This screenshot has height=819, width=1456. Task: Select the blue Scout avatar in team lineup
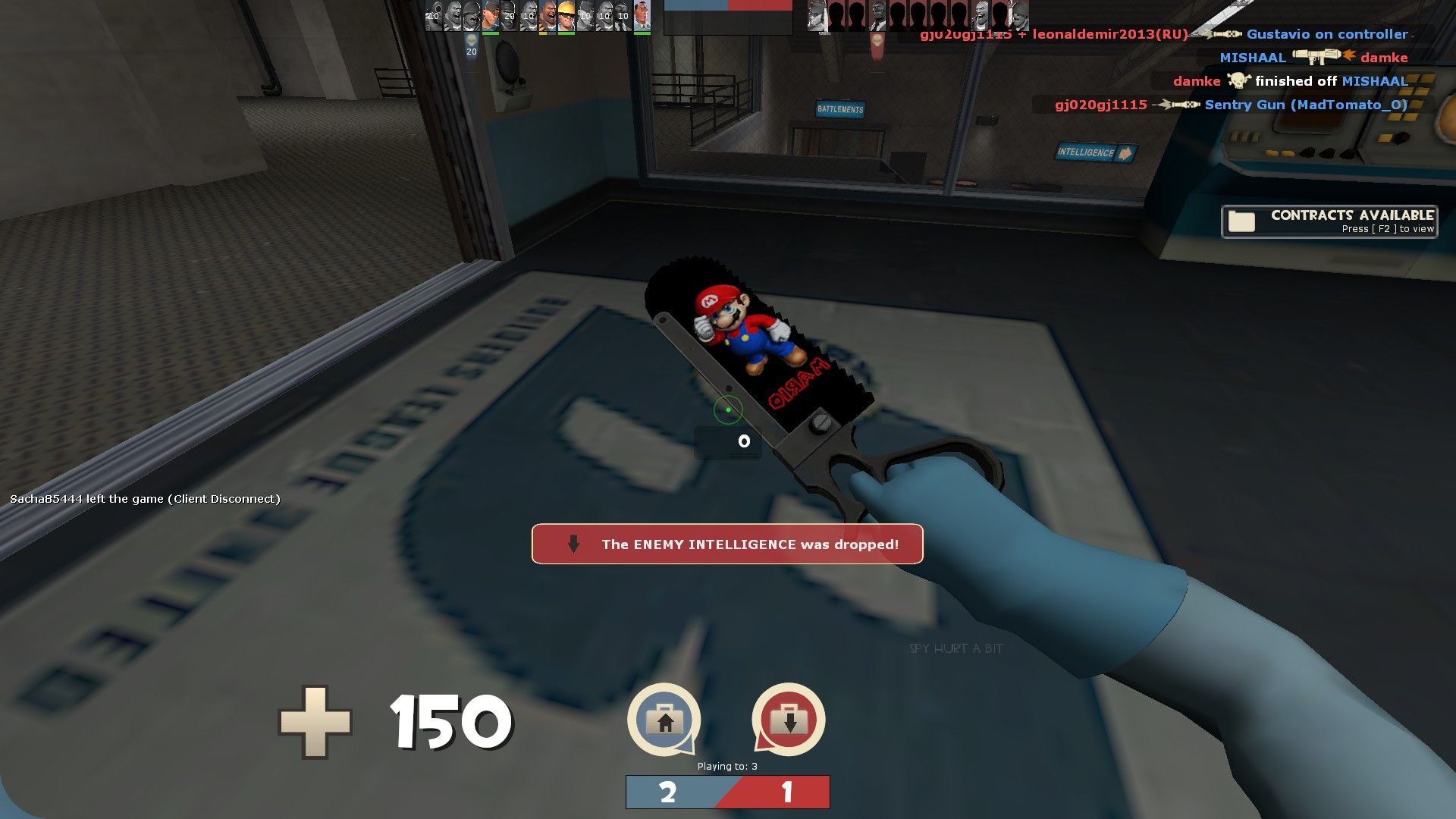click(x=489, y=17)
